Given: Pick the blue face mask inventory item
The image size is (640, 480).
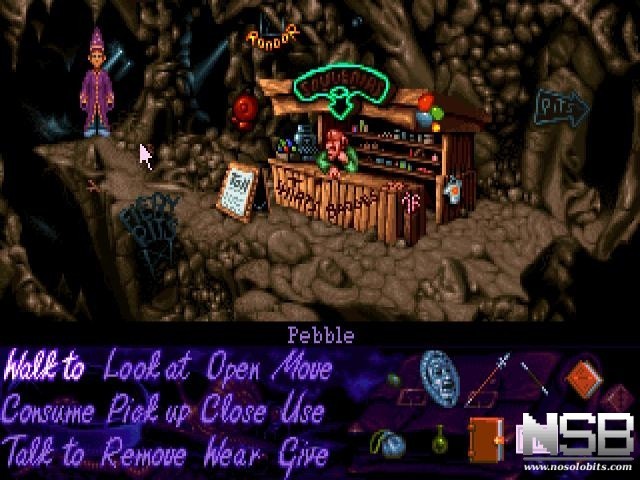Looking at the screenshot, I should (437, 378).
